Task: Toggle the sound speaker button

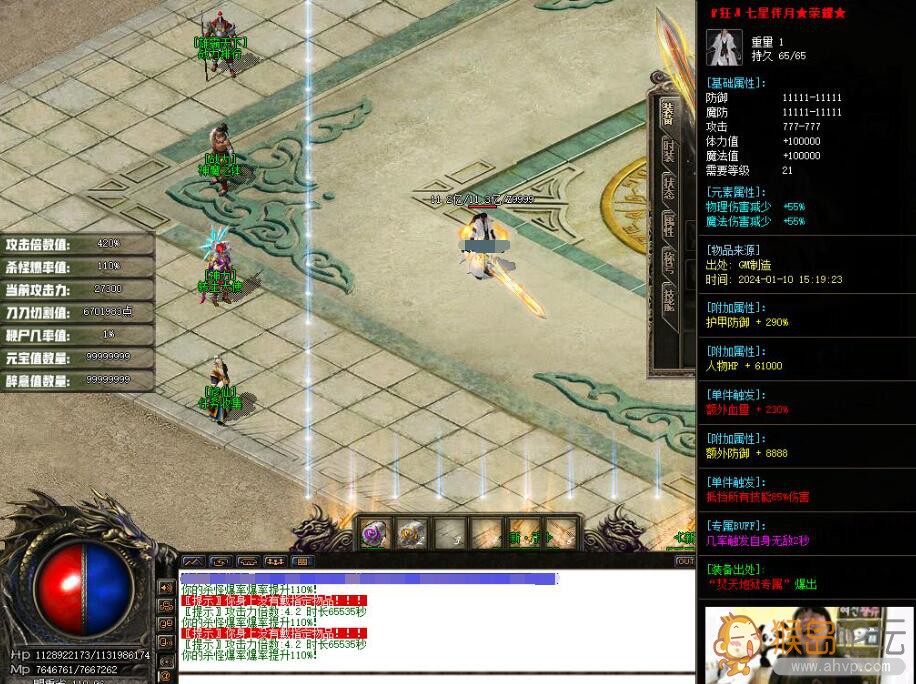Action: (x=165, y=587)
